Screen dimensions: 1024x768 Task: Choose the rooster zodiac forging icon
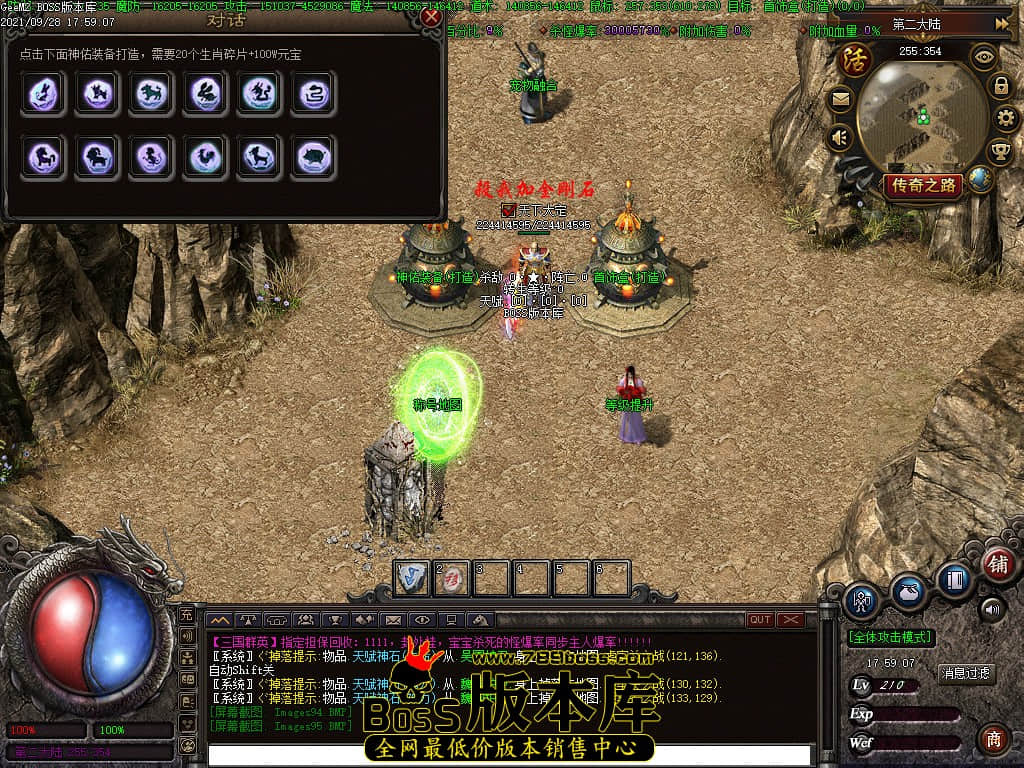point(205,157)
